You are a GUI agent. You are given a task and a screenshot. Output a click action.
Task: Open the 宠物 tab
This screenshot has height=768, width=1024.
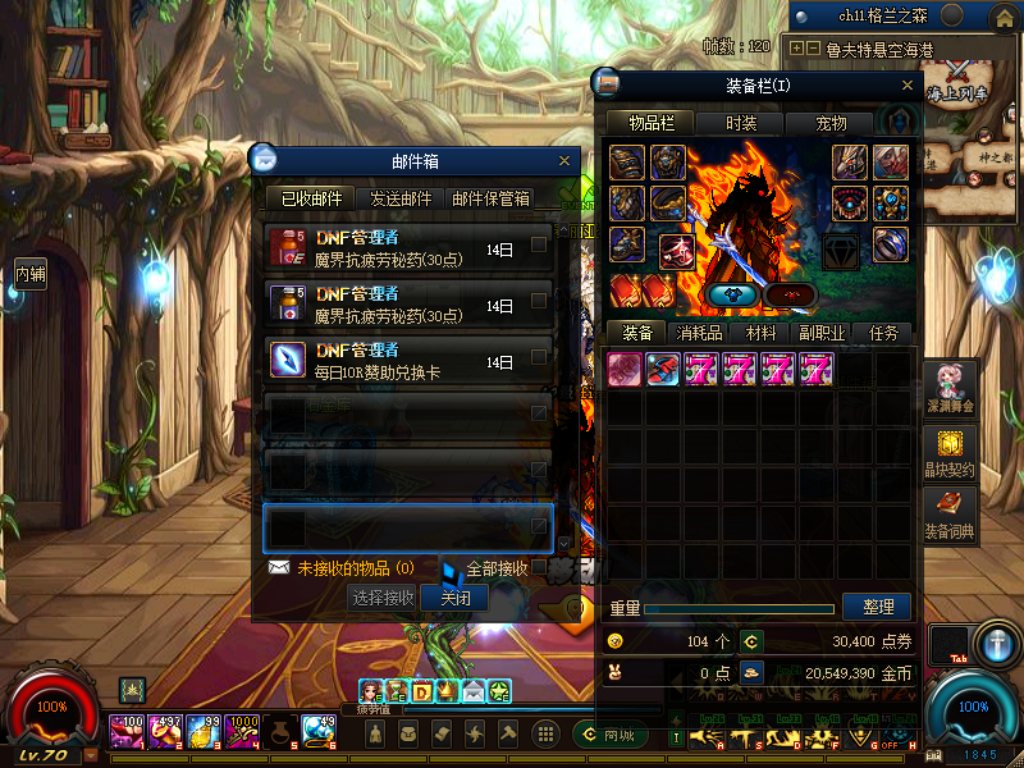(x=830, y=124)
